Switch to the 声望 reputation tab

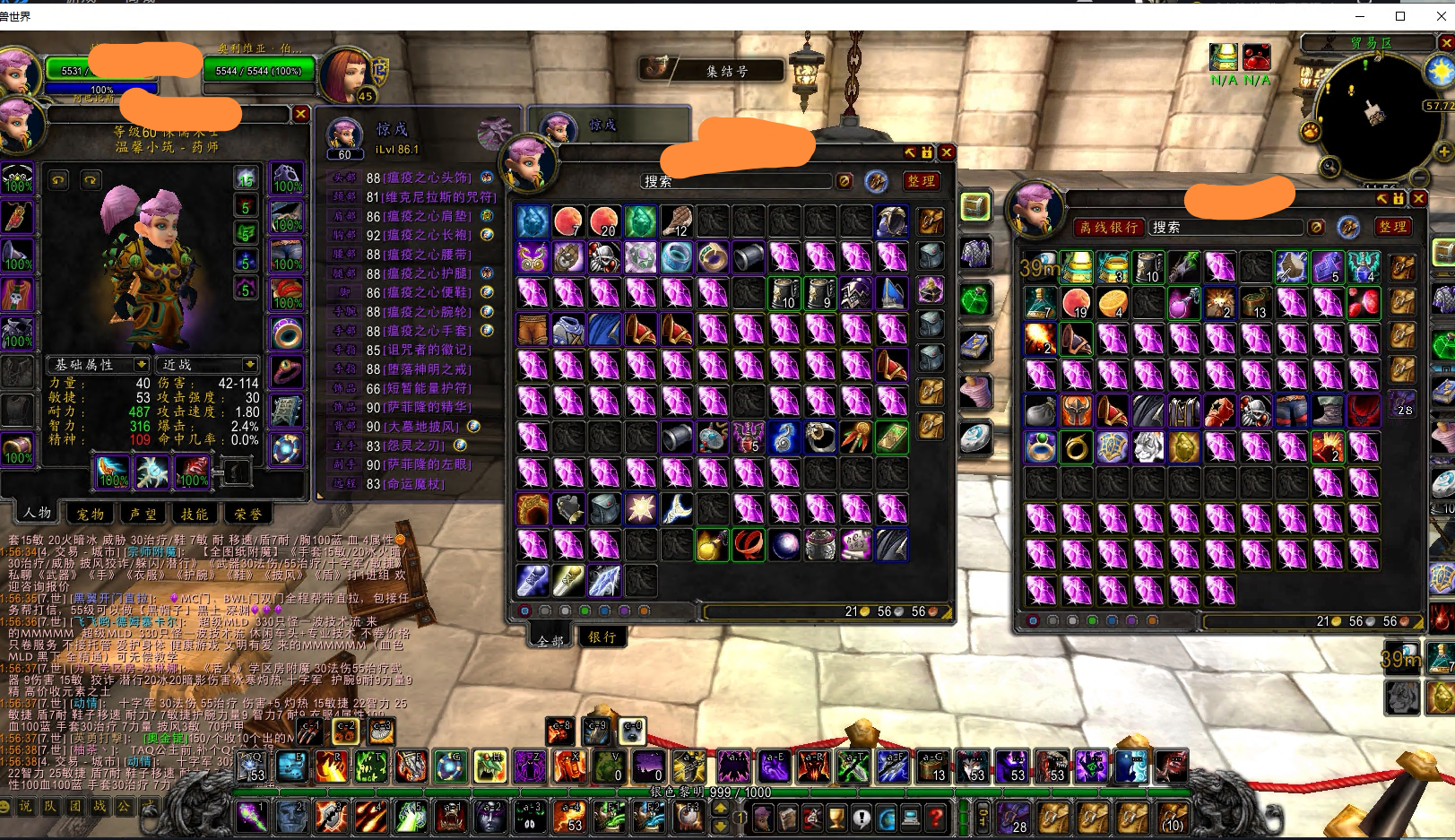pos(143,514)
